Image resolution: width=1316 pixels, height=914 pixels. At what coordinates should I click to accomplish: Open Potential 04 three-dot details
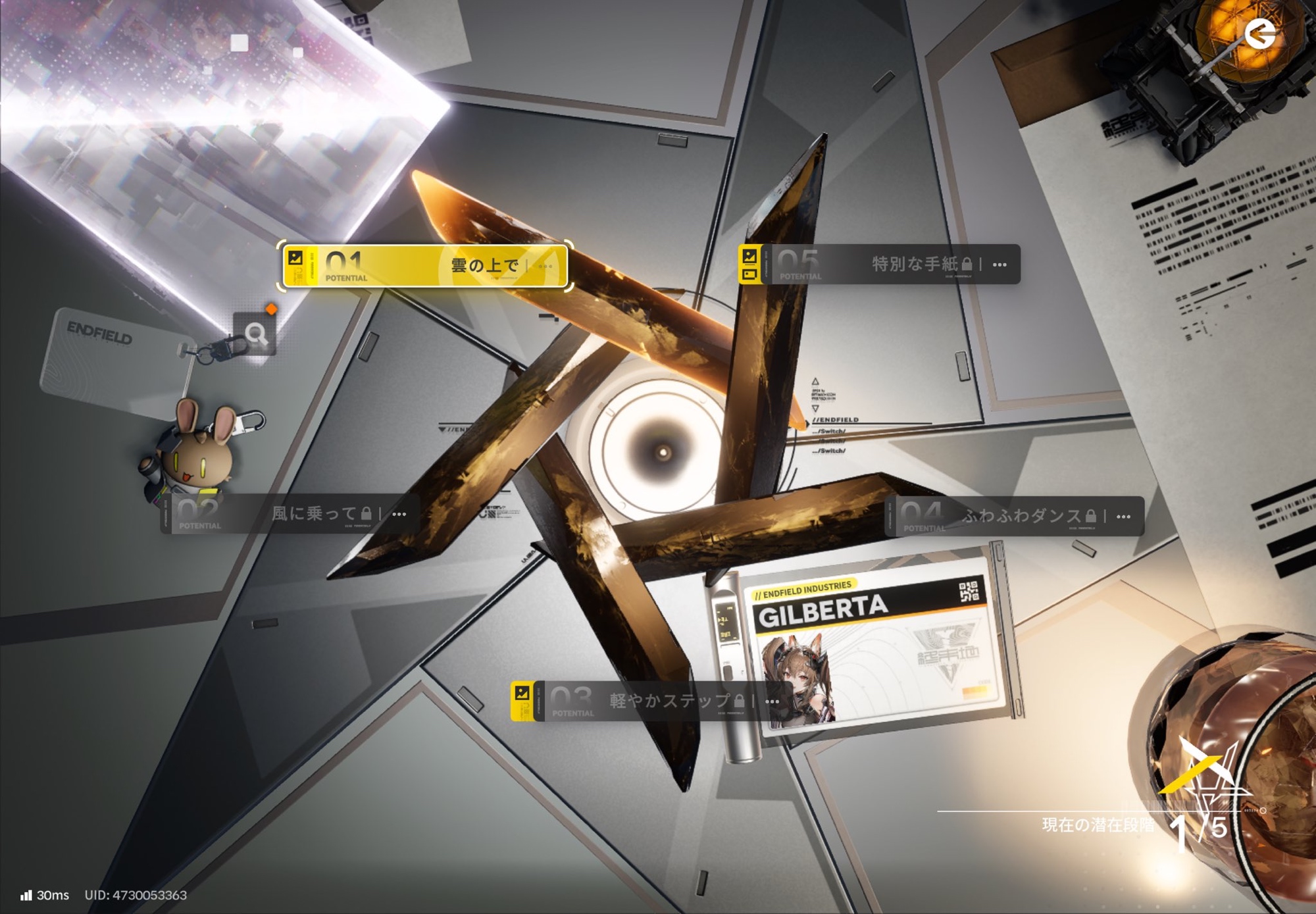coord(1124,517)
